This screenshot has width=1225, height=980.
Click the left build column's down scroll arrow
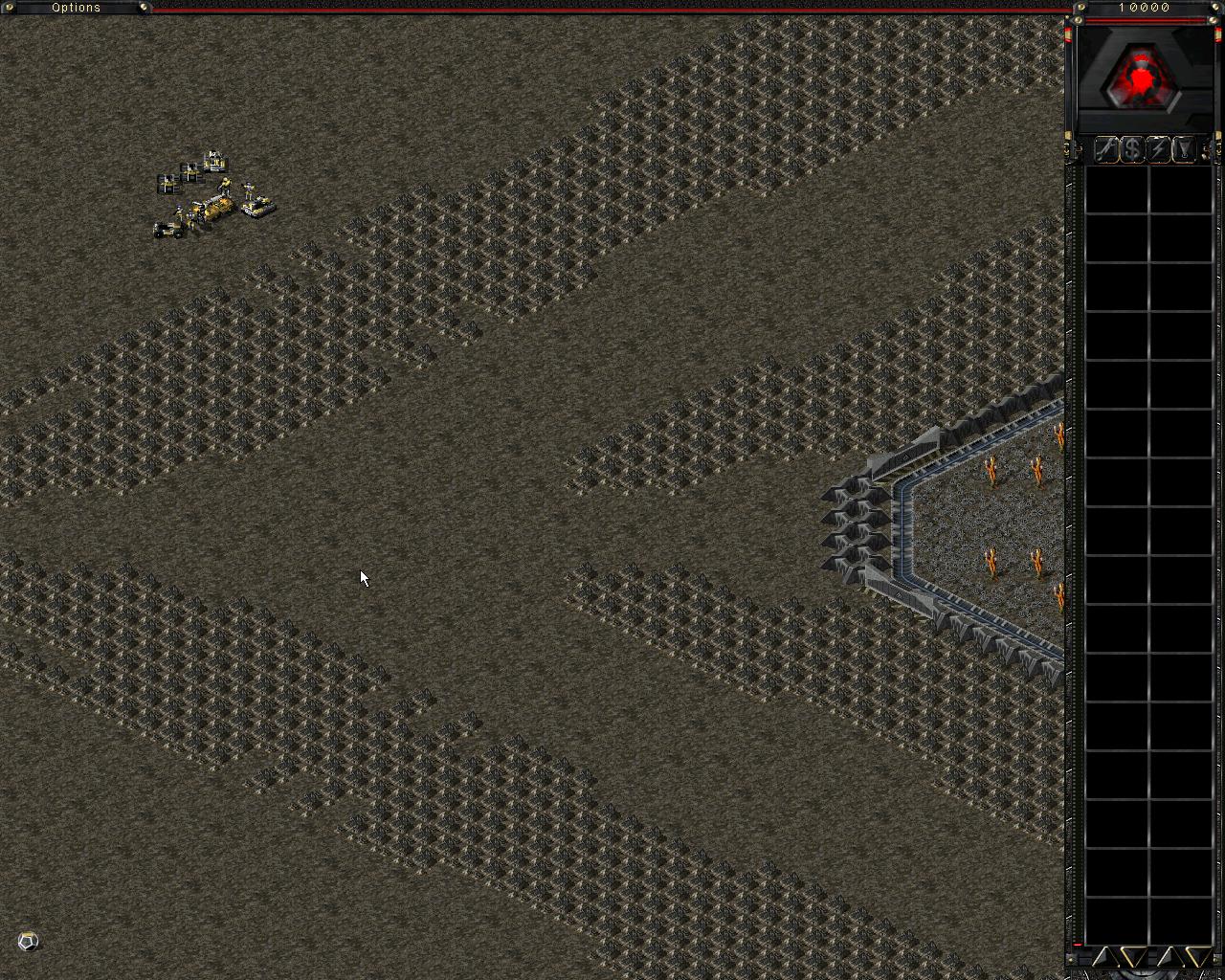[x=1132, y=955]
